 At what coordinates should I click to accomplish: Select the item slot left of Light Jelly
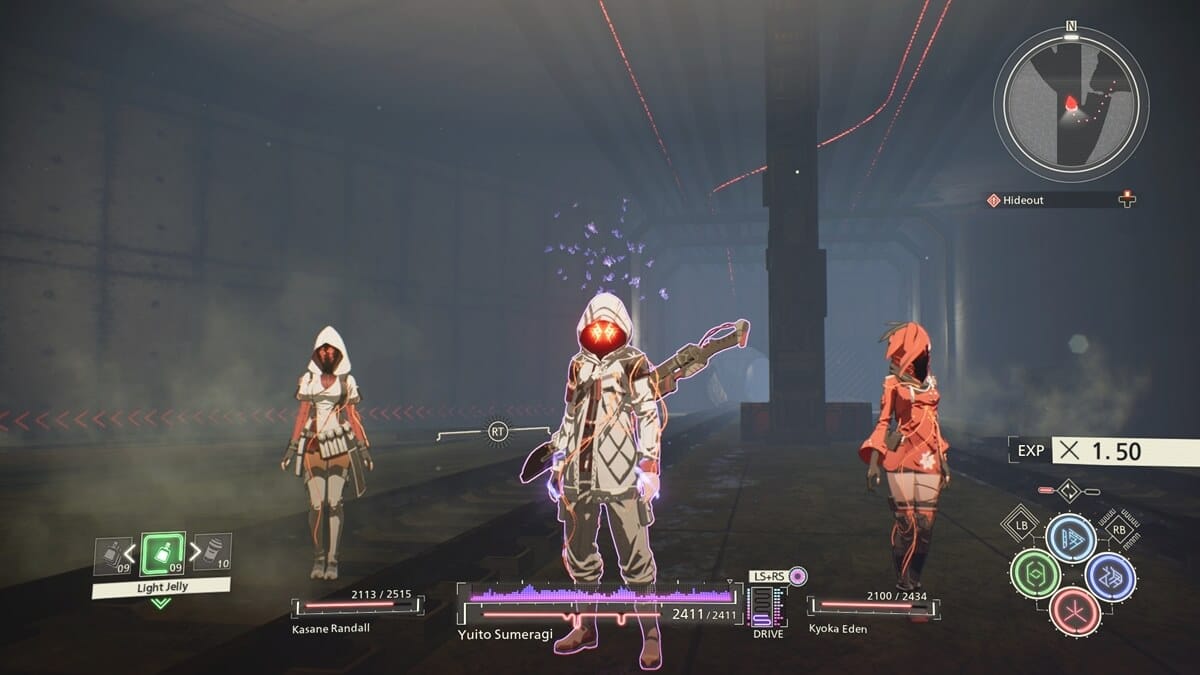coord(113,555)
